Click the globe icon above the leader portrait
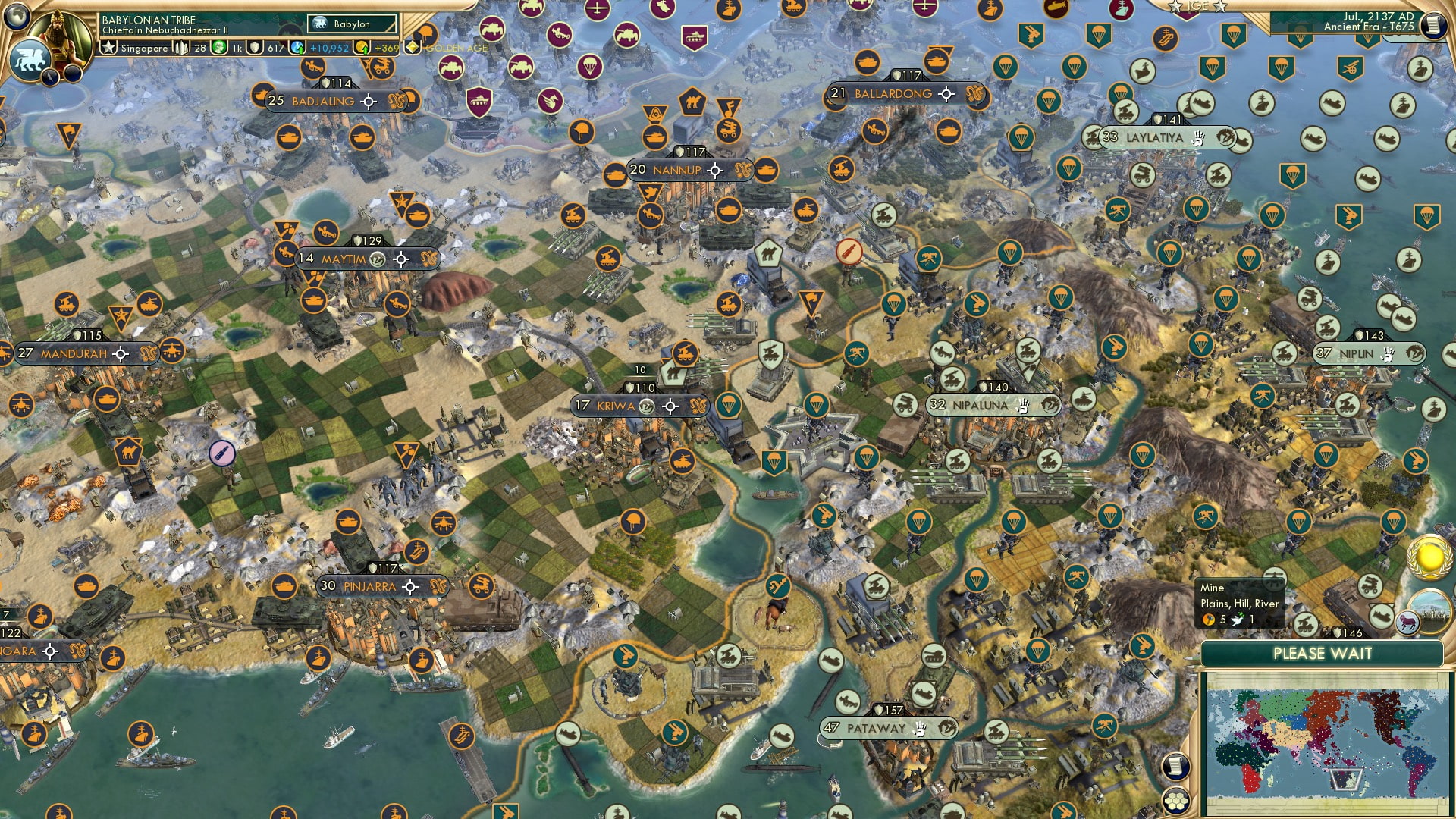 point(17,15)
